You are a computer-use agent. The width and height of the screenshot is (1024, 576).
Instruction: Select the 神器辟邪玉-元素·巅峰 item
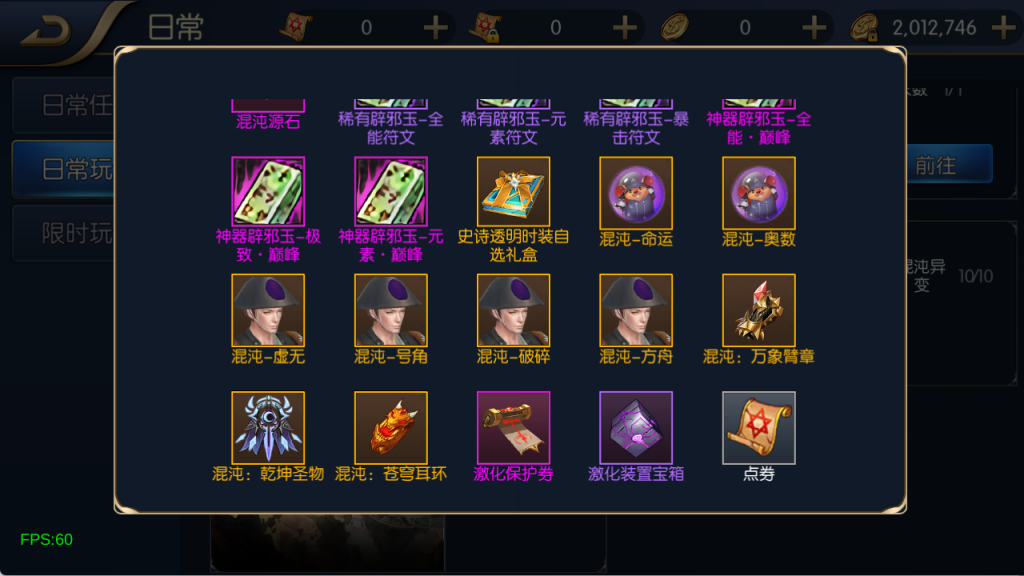(391, 193)
